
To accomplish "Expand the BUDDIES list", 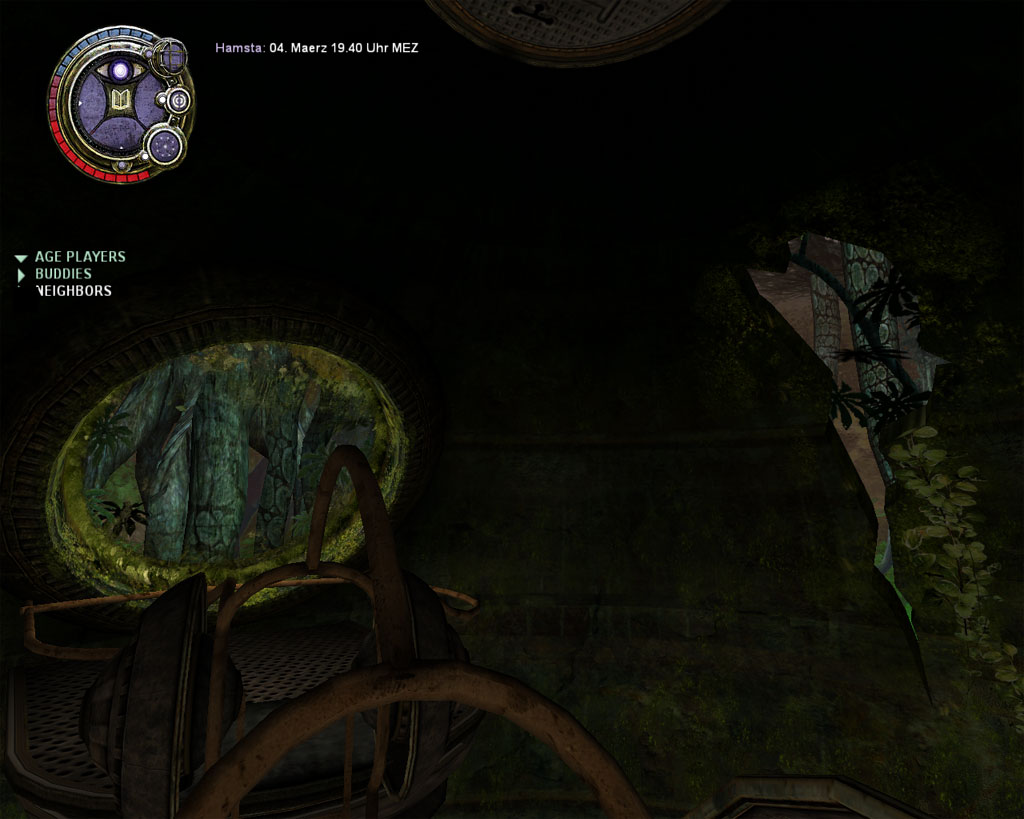I will [x=21, y=274].
